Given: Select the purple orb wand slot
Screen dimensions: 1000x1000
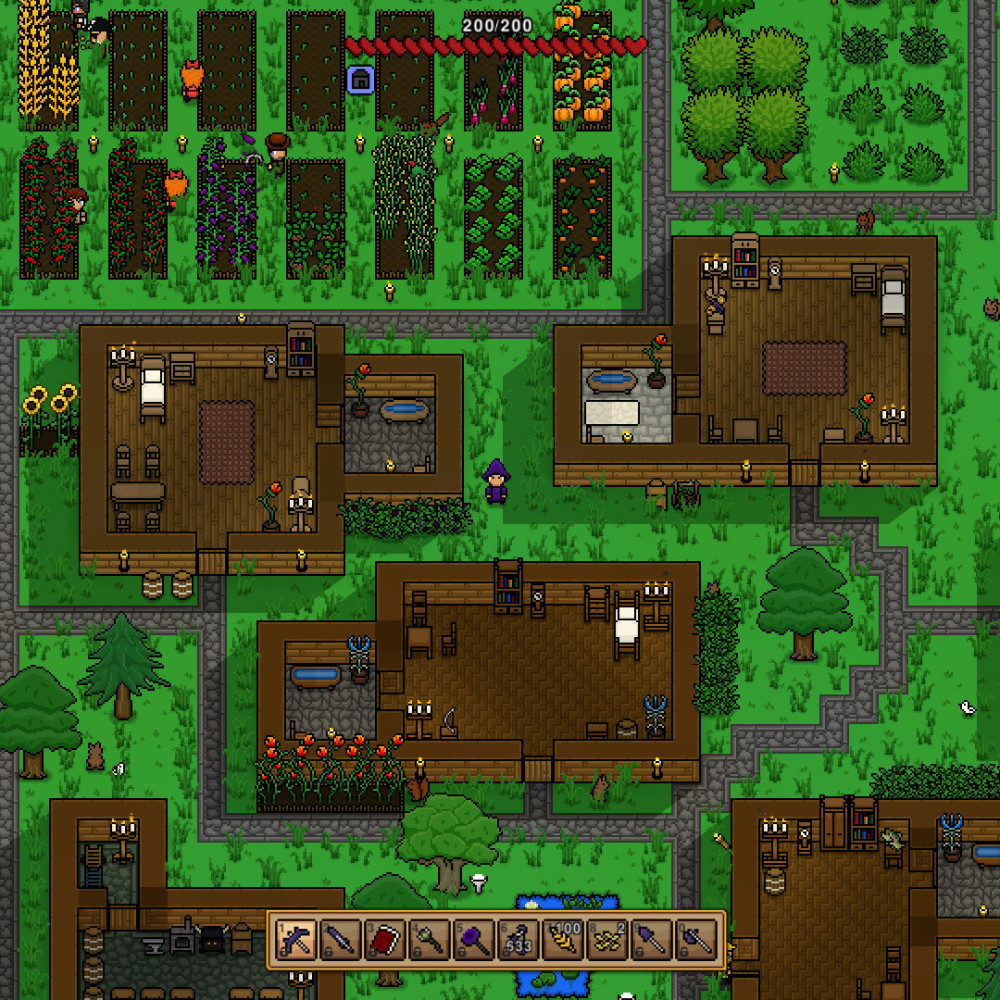Looking at the screenshot, I should click(x=474, y=940).
